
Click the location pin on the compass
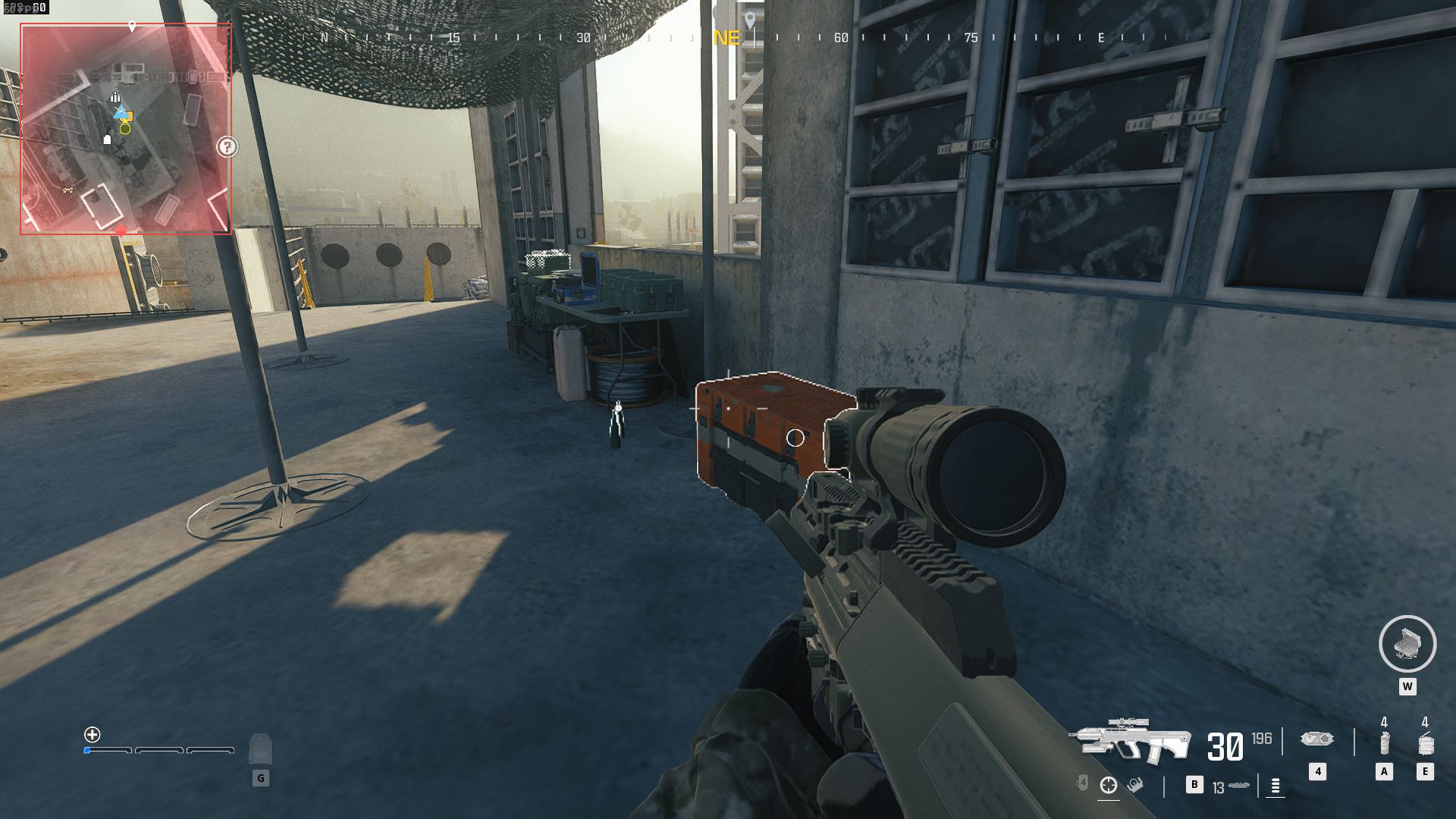(x=750, y=20)
